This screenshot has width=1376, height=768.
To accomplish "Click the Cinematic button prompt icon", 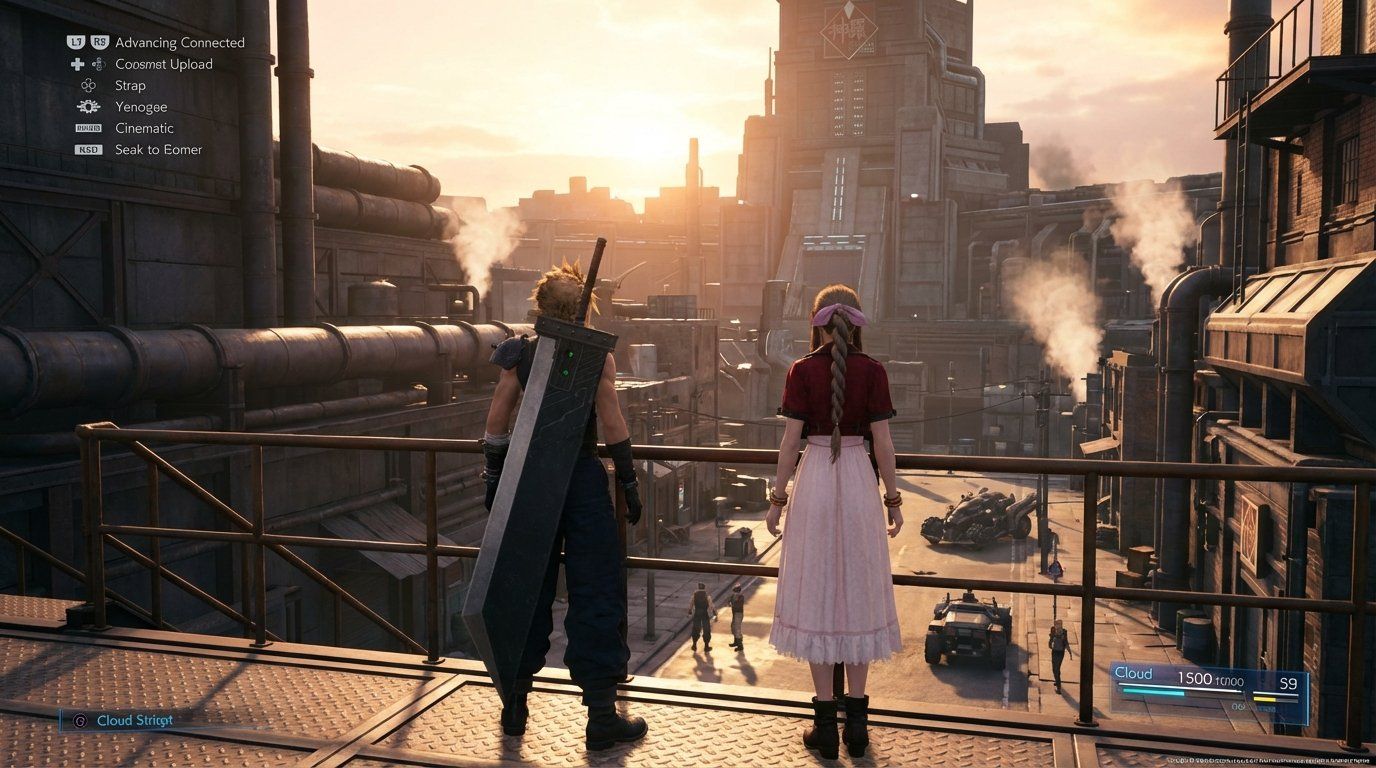I will point(89,128).
